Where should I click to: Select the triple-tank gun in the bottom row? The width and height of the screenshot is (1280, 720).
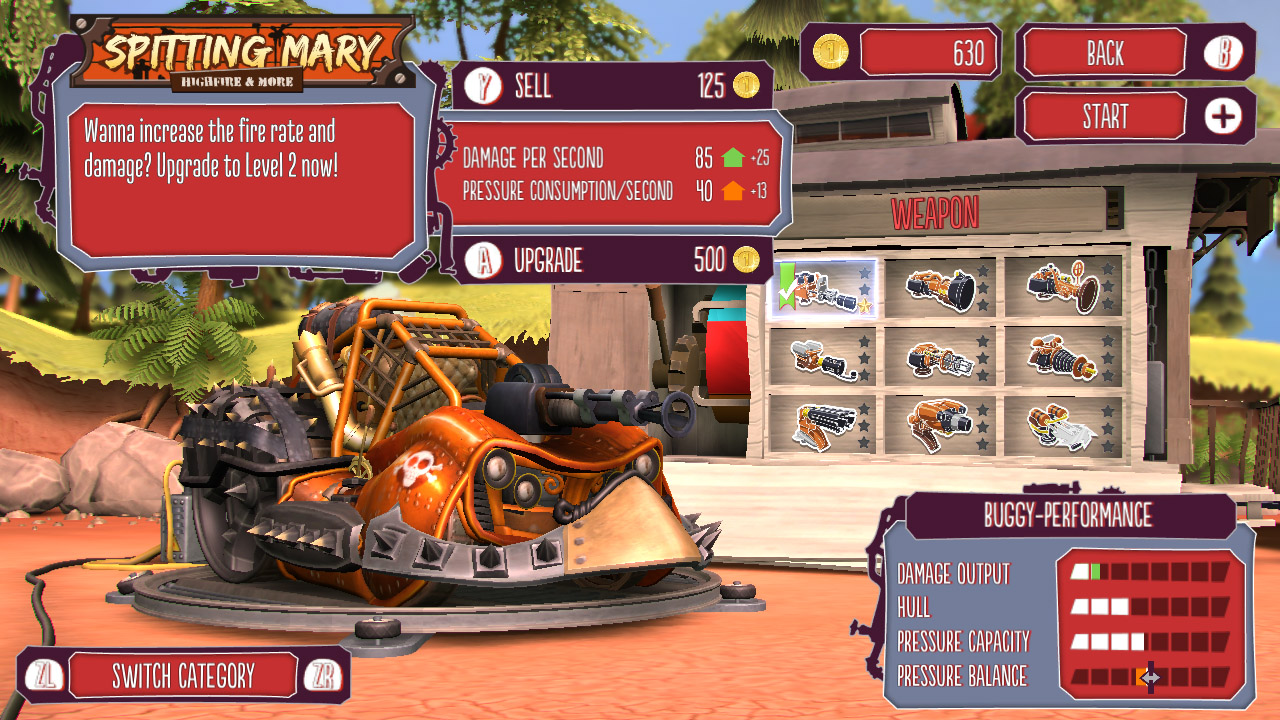click(942, 423)
